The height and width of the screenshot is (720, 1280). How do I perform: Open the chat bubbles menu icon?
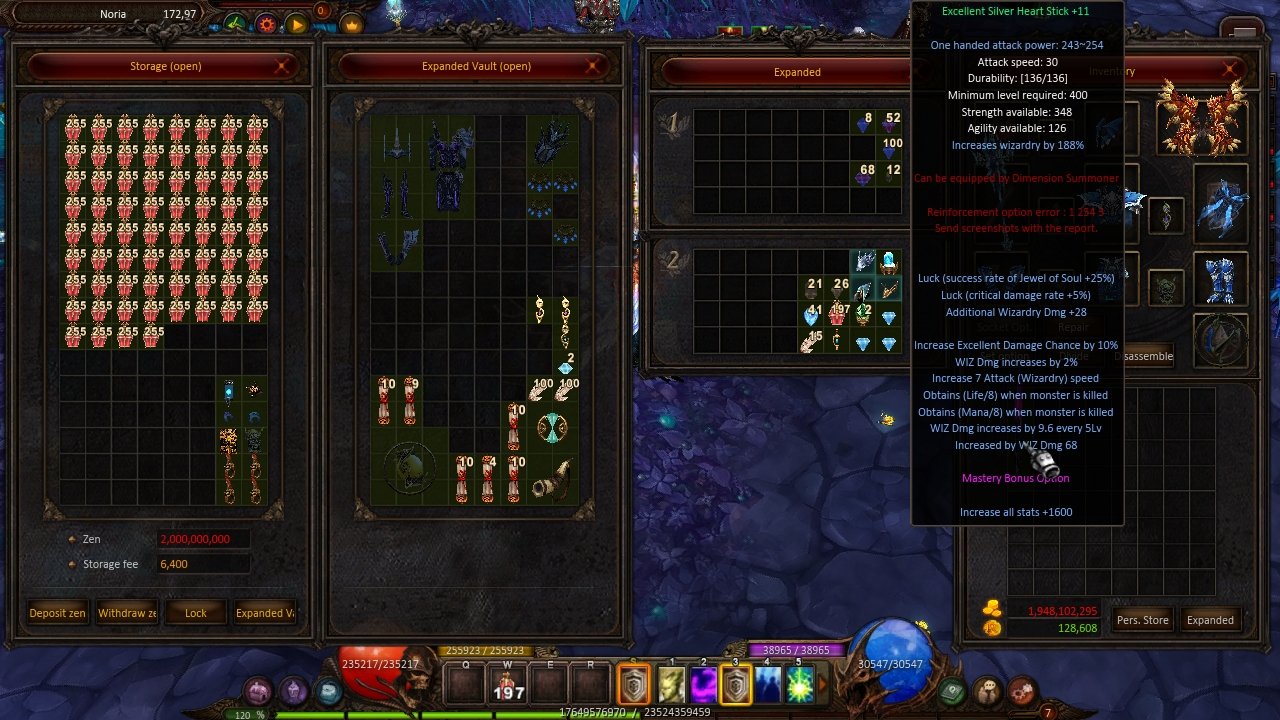pyautogui.click(x=989, y=690)
